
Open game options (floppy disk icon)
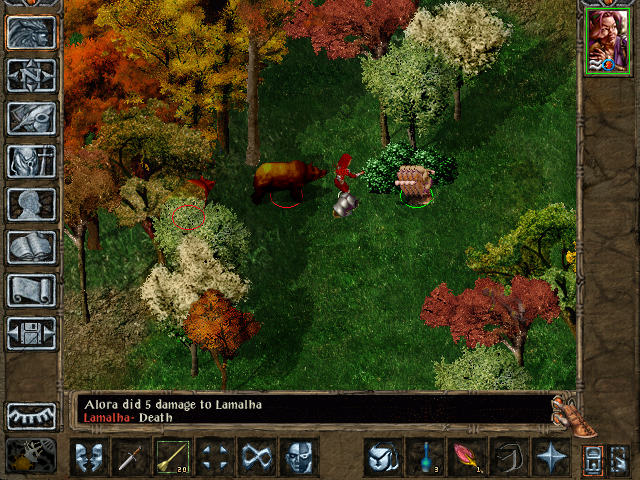coord(32,333)
